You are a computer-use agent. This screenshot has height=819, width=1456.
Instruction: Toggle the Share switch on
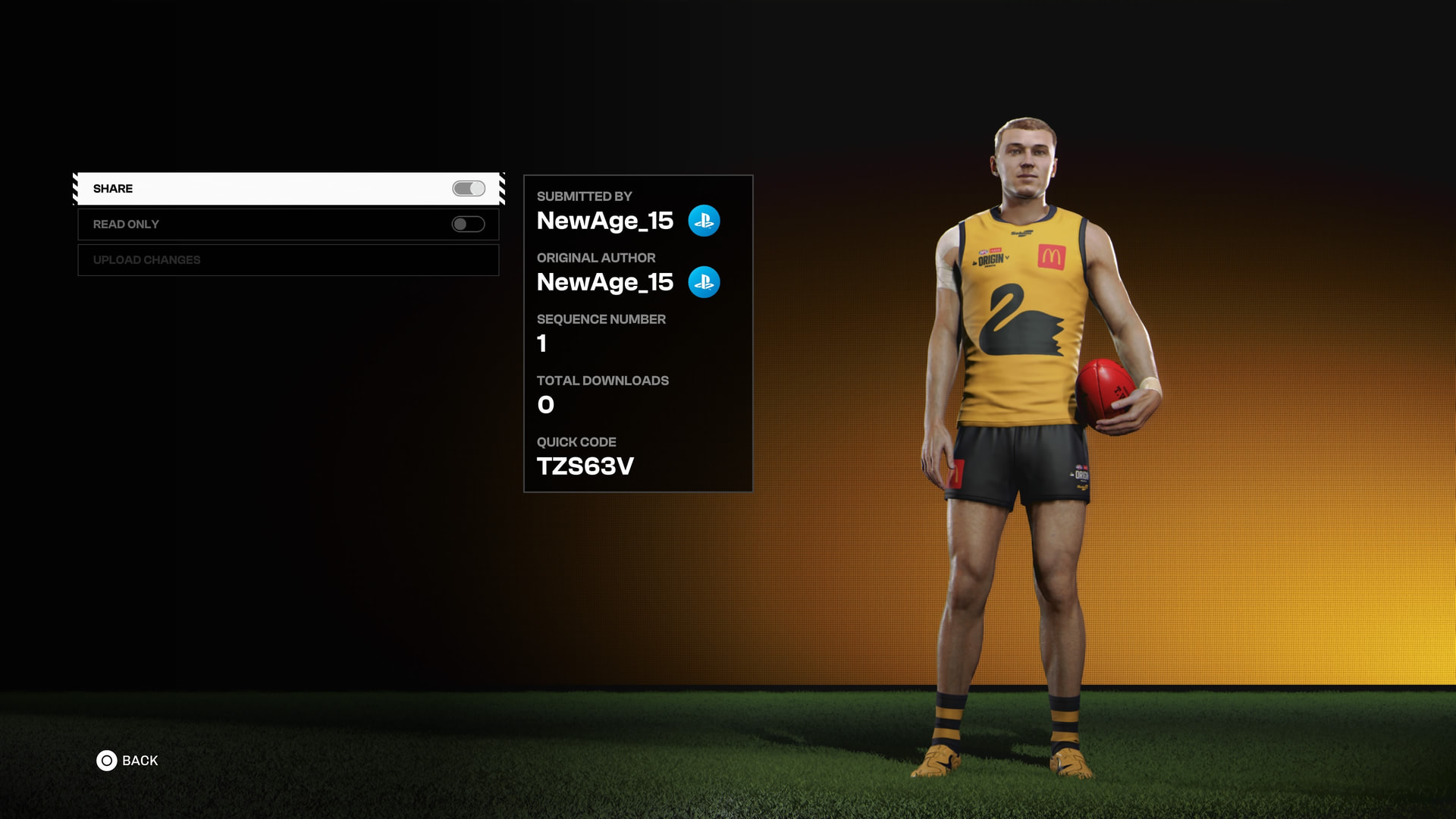coord(469,189)
